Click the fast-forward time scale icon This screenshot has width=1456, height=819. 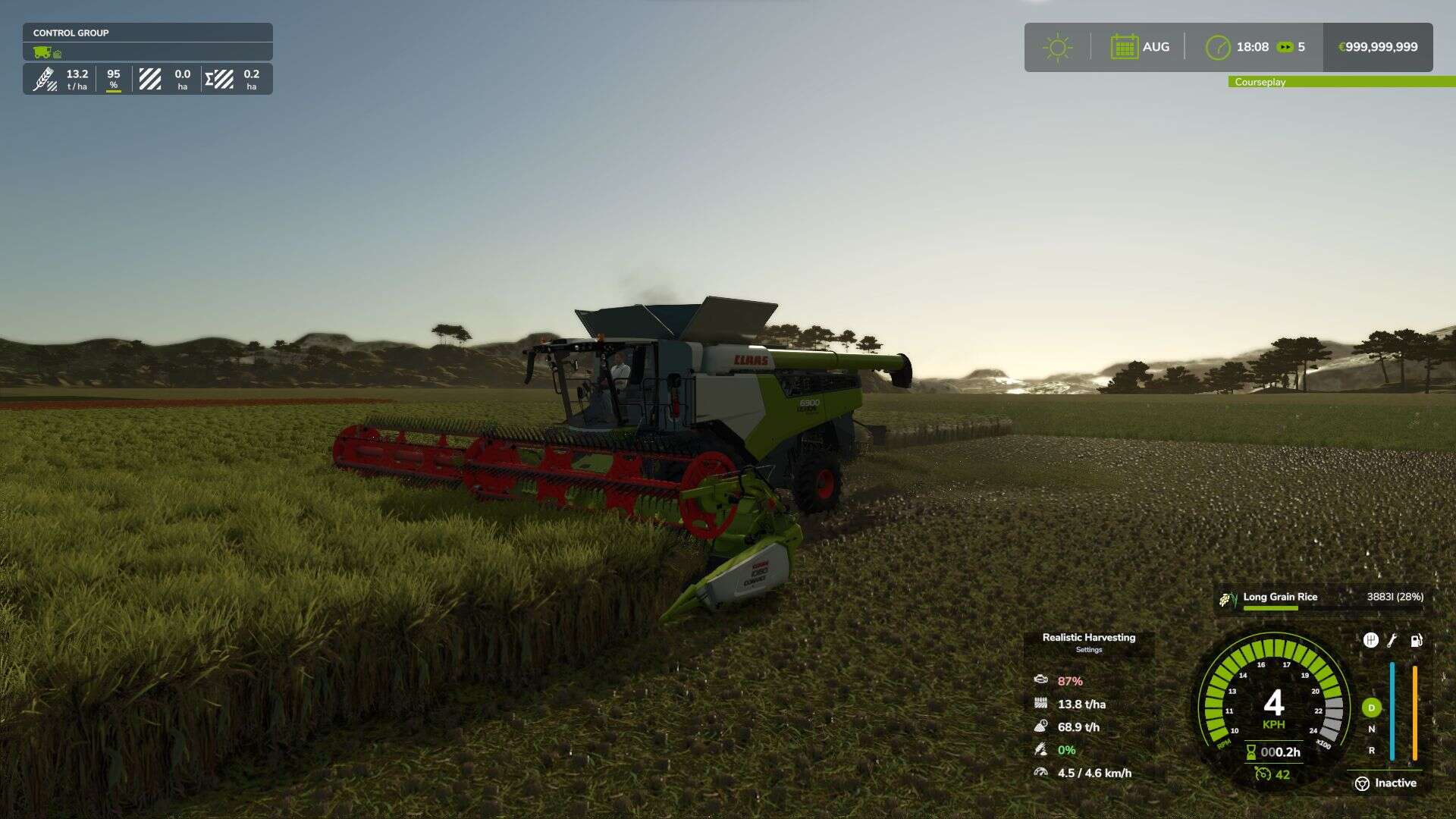point(1285,47)
